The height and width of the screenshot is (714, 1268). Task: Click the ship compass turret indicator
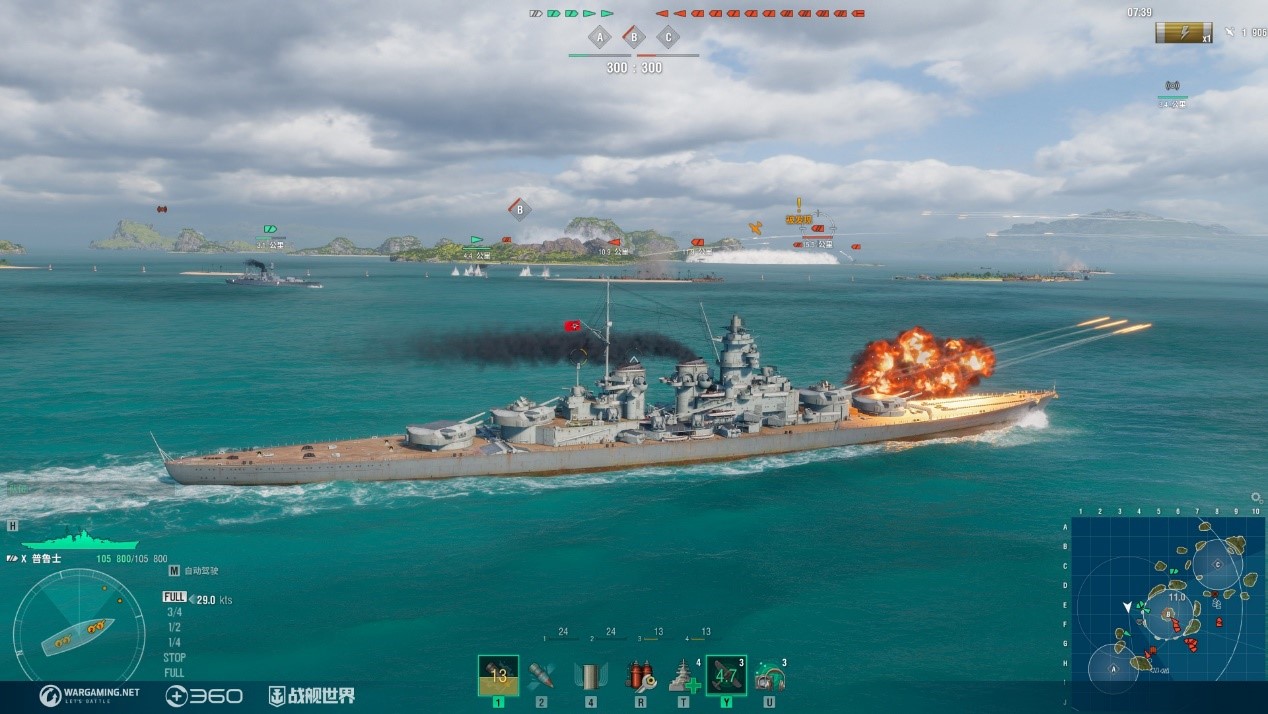(x=78, y=634)
